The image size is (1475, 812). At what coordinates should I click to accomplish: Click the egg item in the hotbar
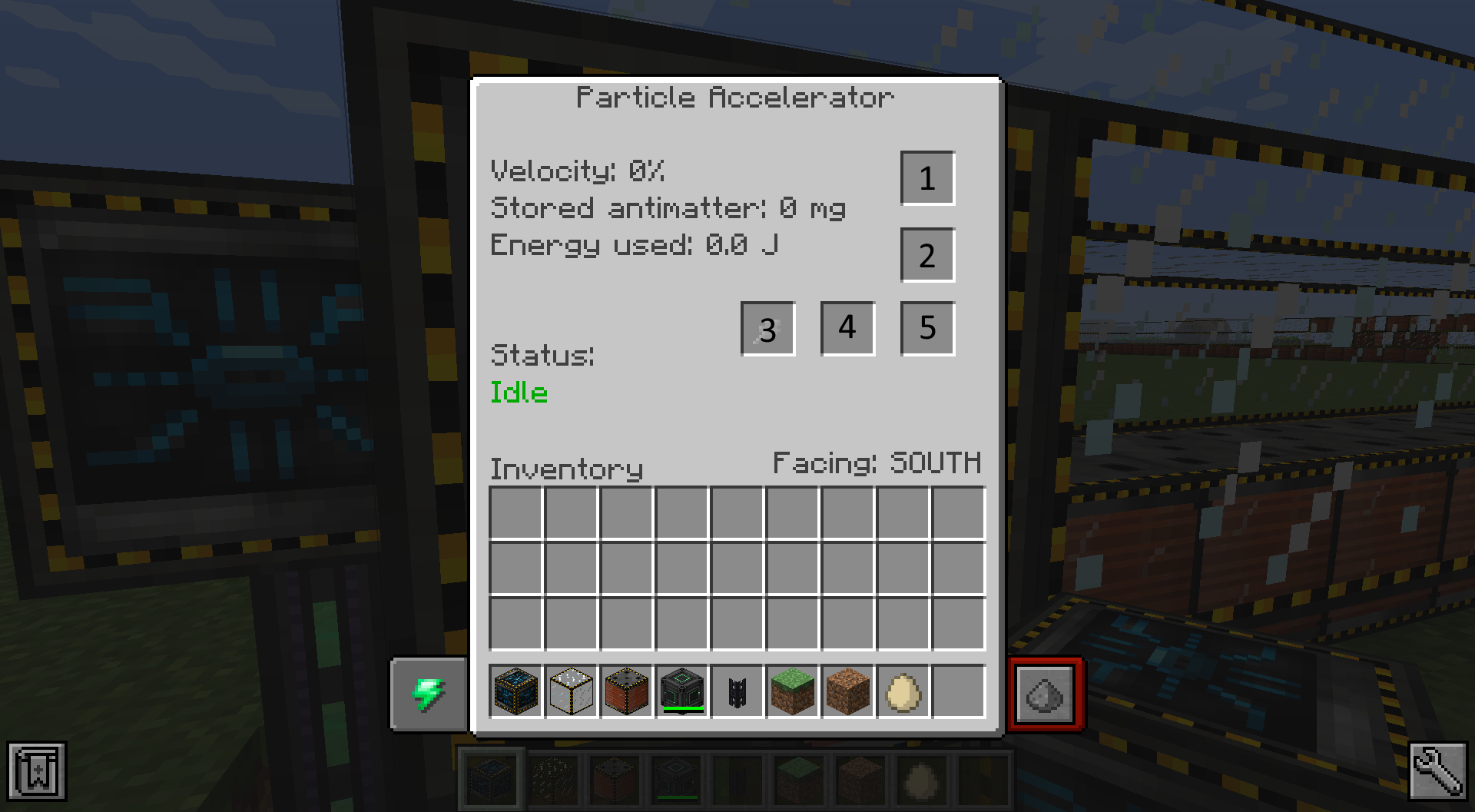(903, 692)
